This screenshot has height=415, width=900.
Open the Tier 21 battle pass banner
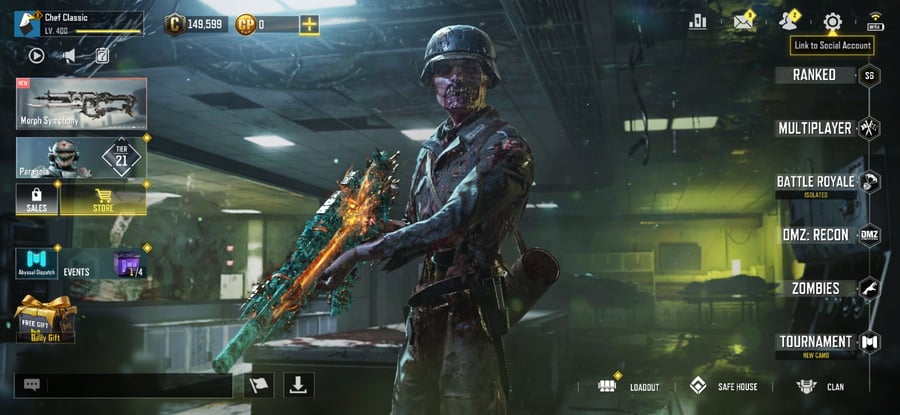click(x=81, y=158)
